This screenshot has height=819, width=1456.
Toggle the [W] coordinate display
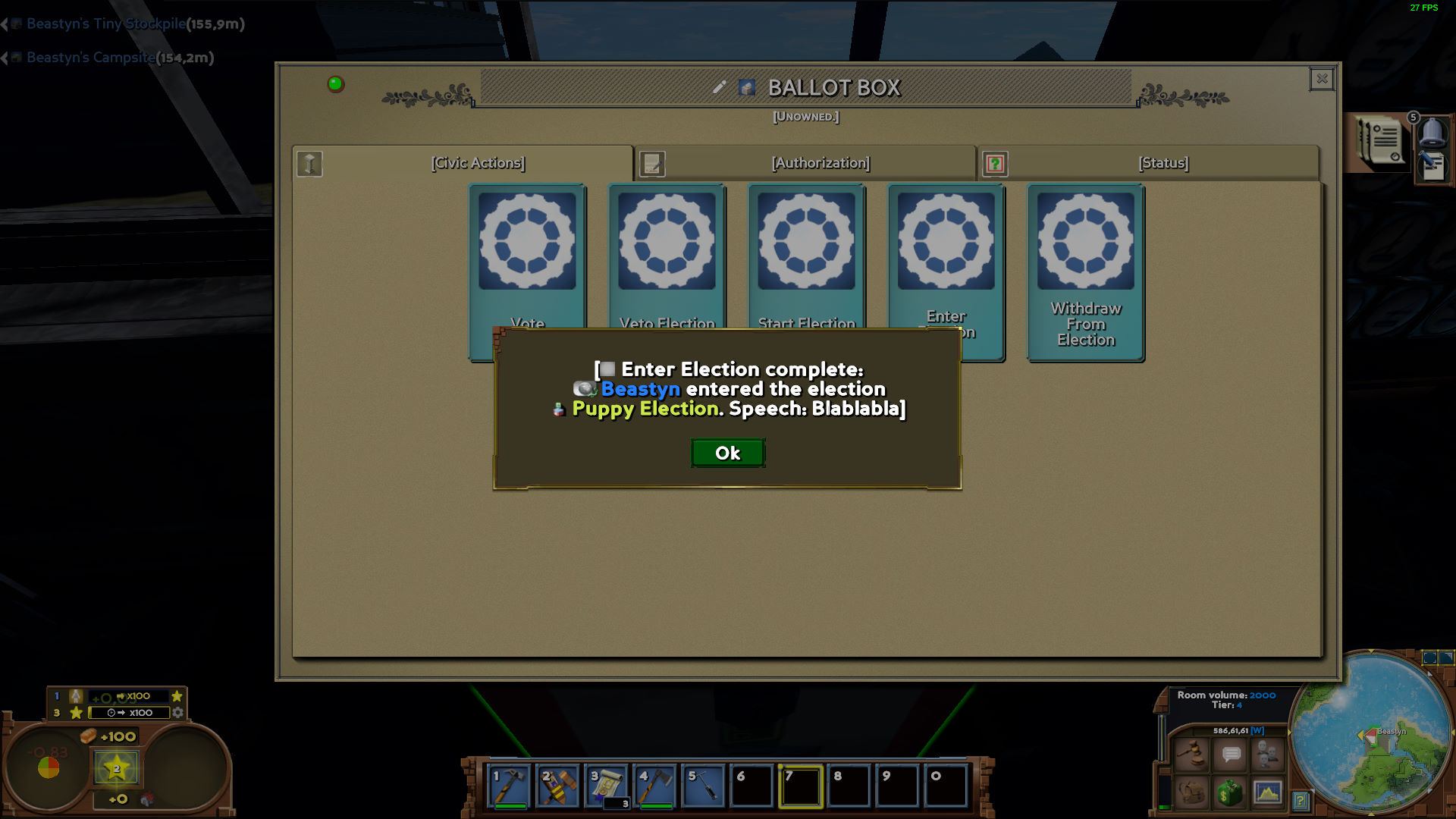(1257, 730)
